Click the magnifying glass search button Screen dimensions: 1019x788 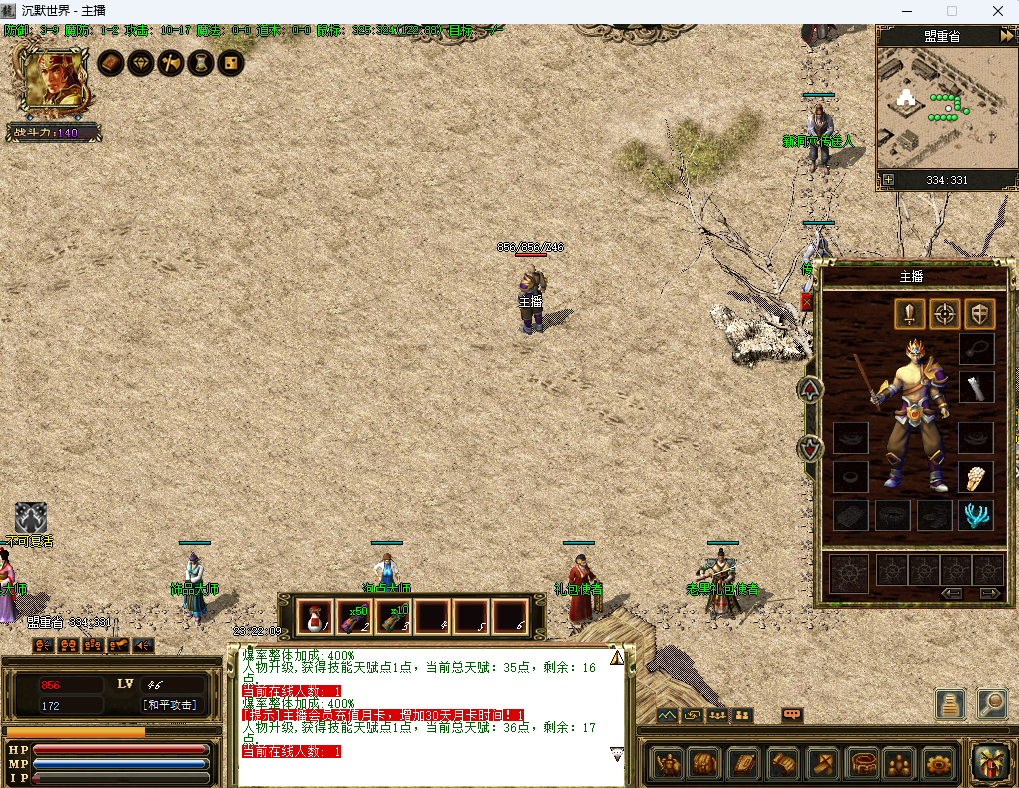click(x=991, y=703)
